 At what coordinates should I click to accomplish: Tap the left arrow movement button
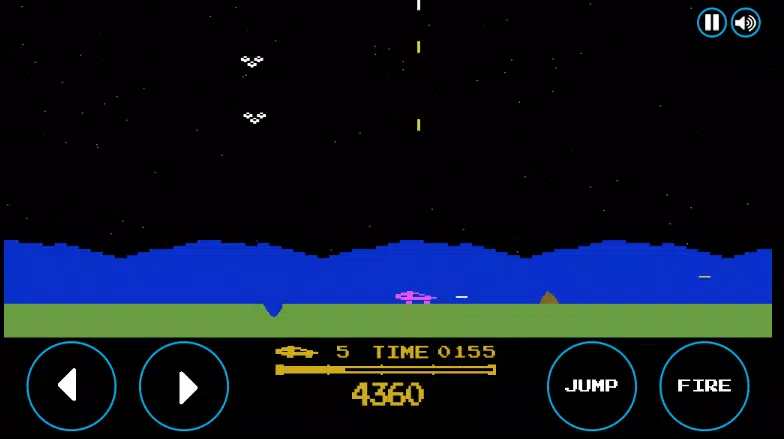click(x=71, y=386)
